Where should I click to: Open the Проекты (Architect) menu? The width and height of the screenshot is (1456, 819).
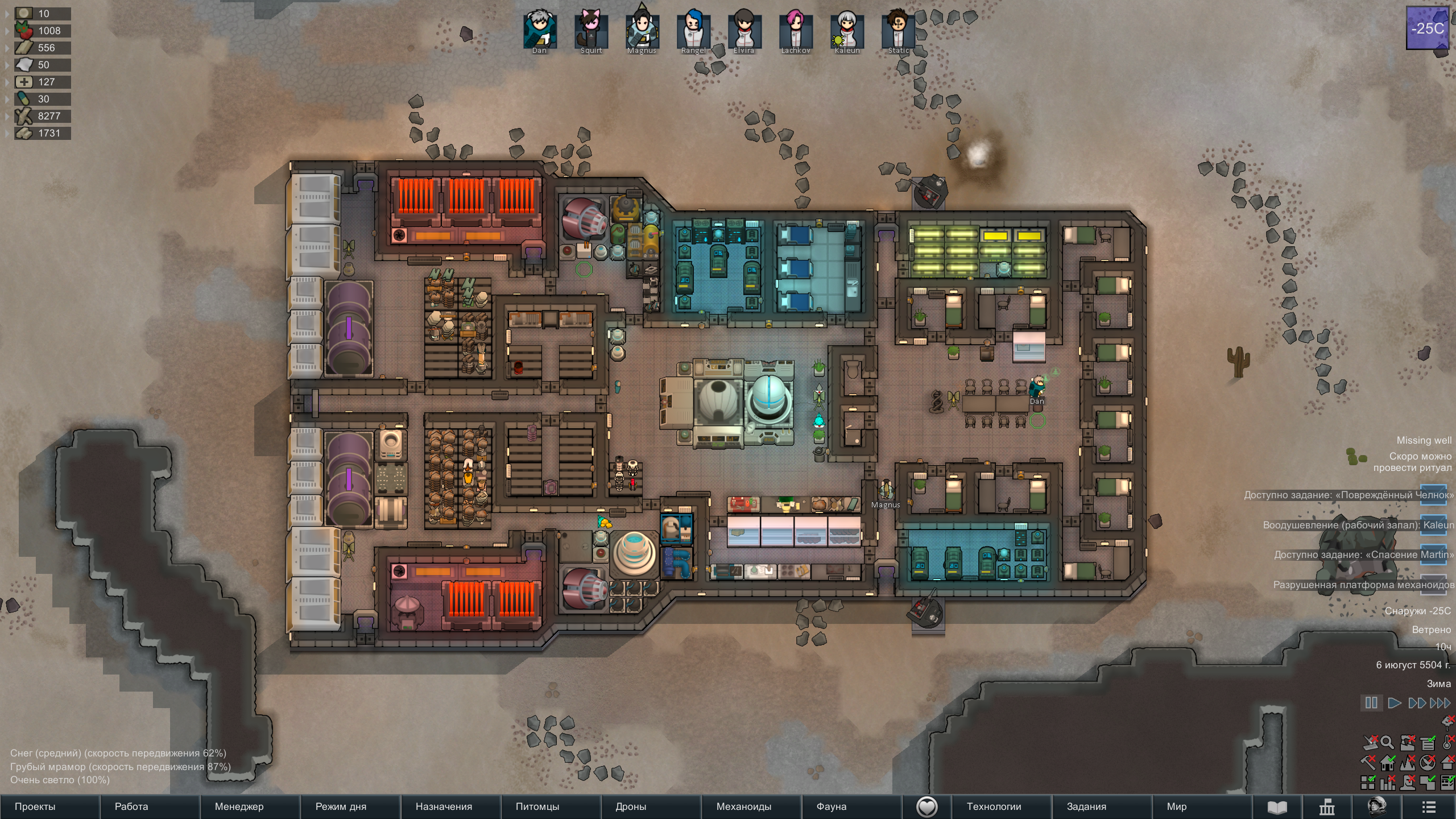[35, 806]
